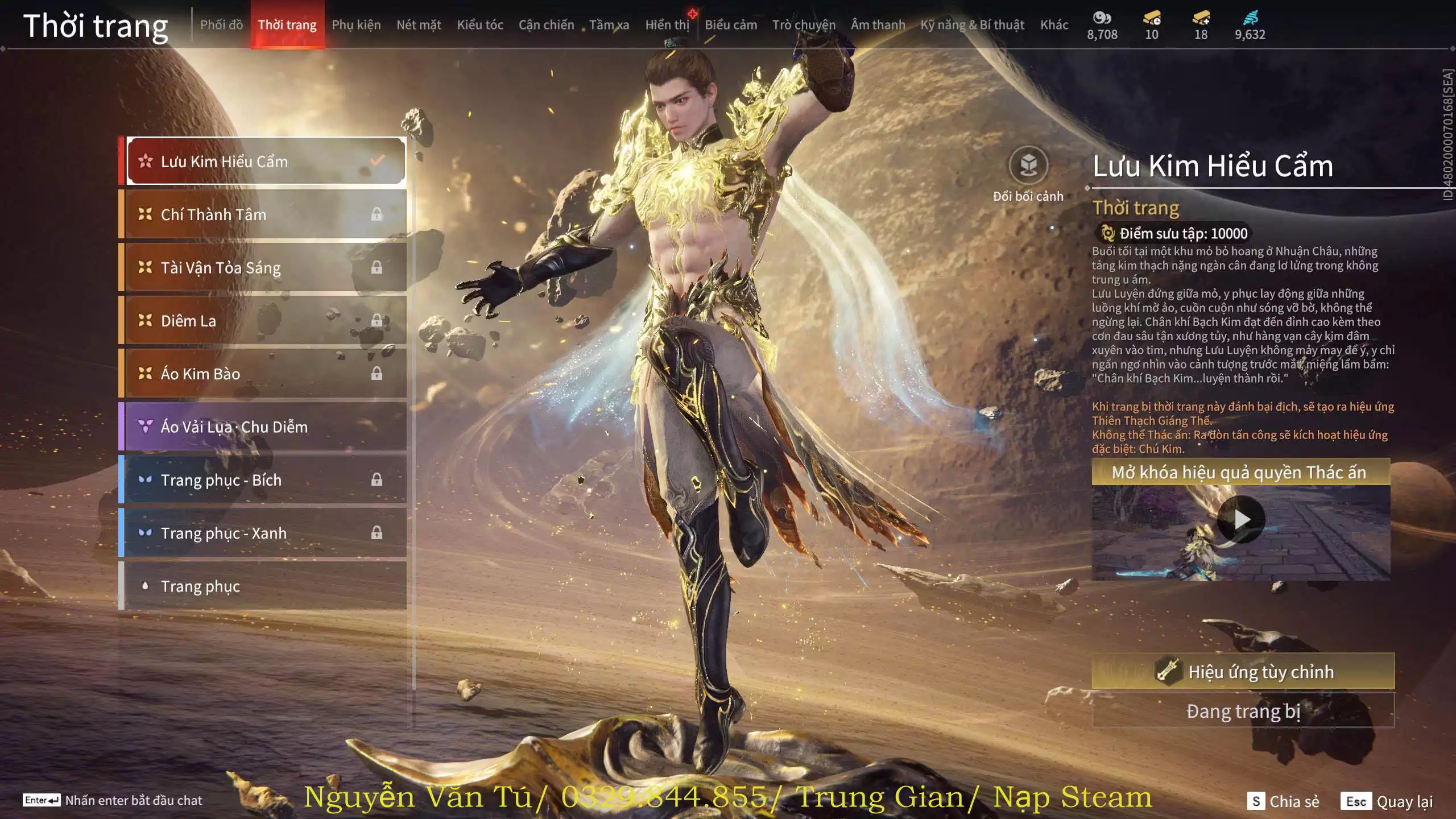Click the Đổi bối cảnh background icon

click(1028, 166)
